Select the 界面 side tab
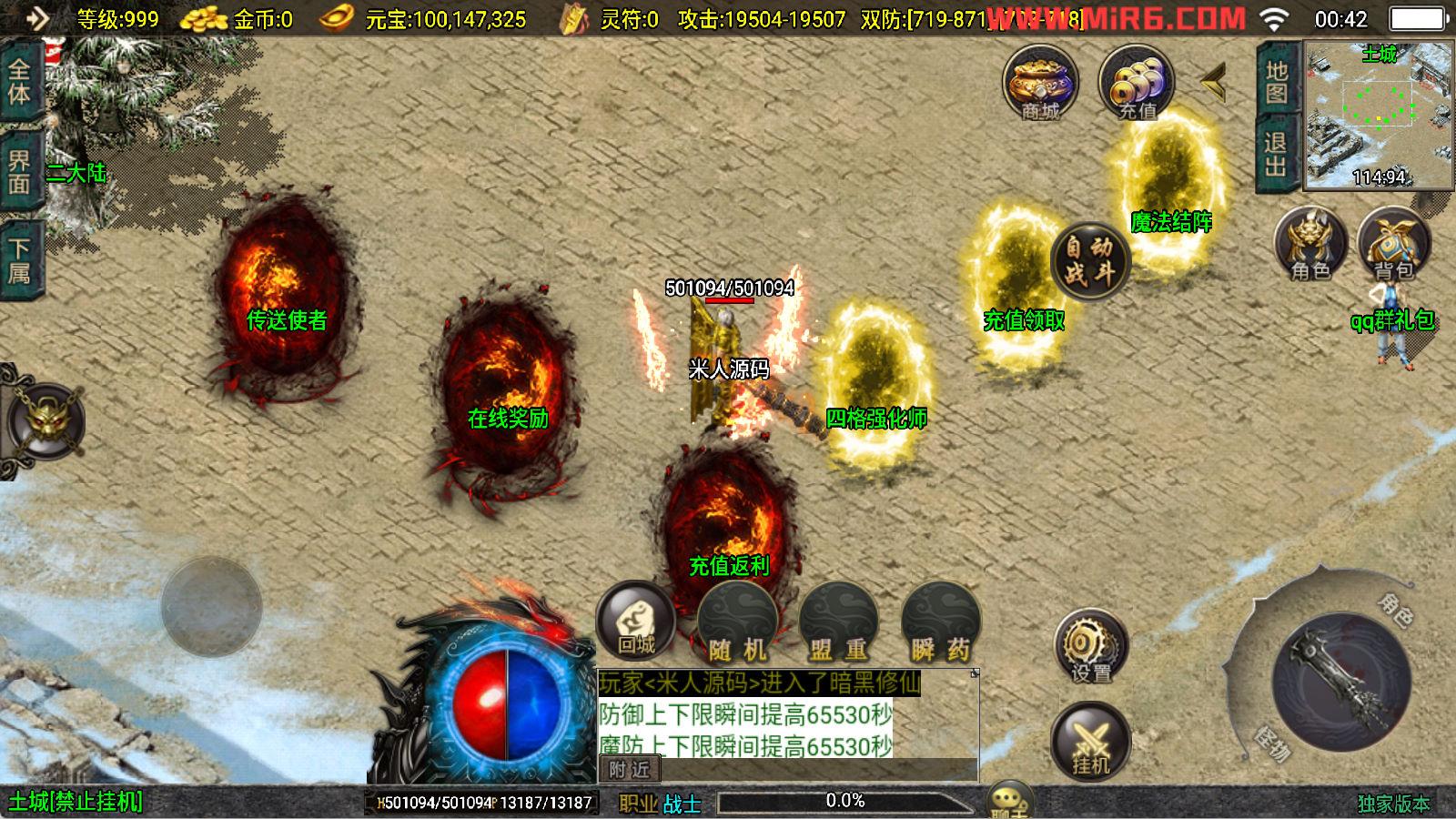This screenshot has height=819, width=1456. 19,172
